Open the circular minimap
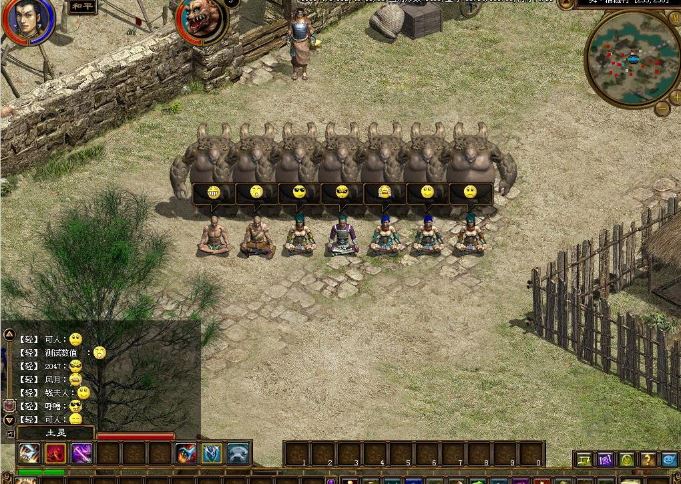 tap(633, 58)
